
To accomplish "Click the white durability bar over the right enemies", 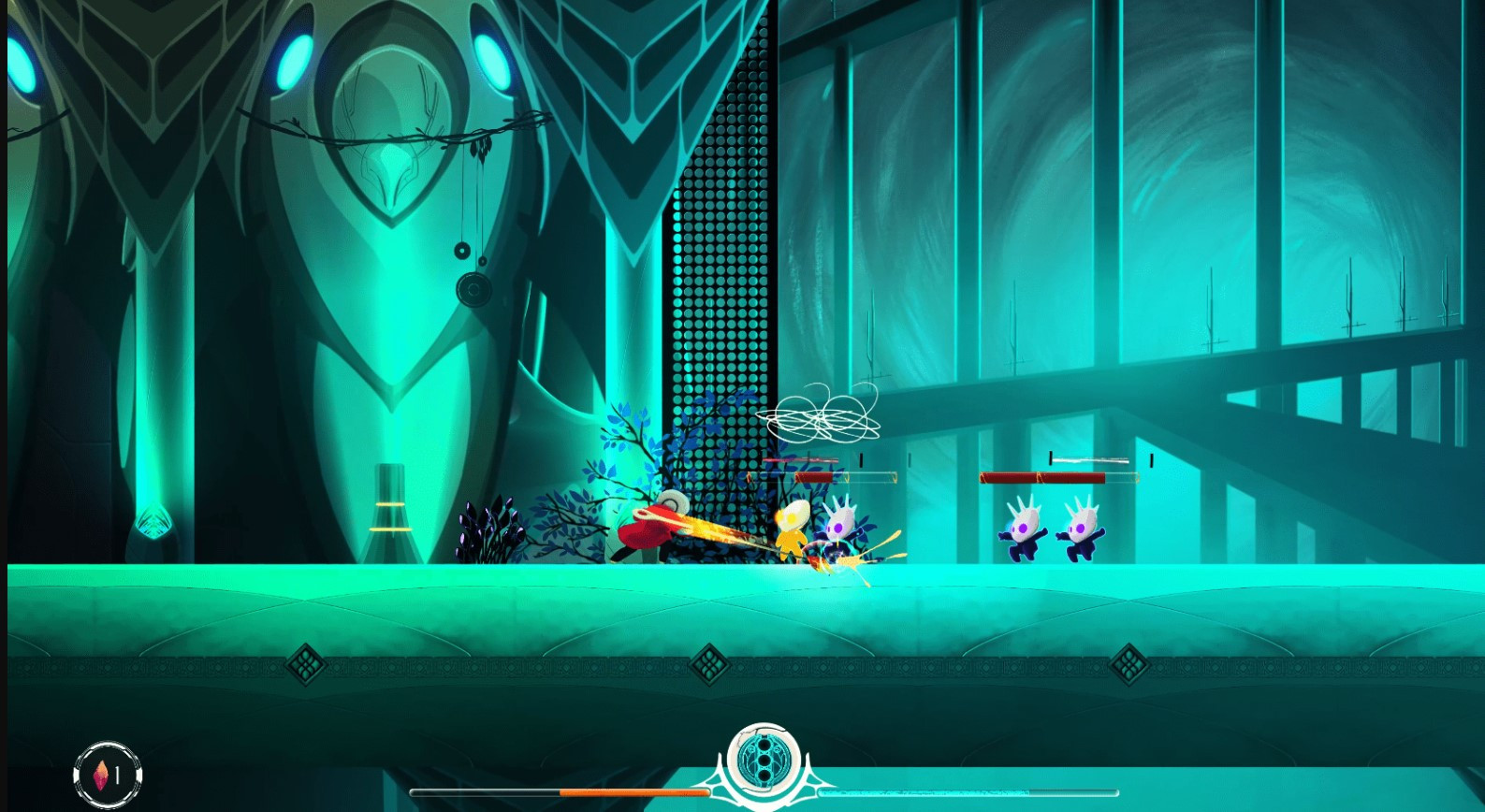I will pos(1088,460).
